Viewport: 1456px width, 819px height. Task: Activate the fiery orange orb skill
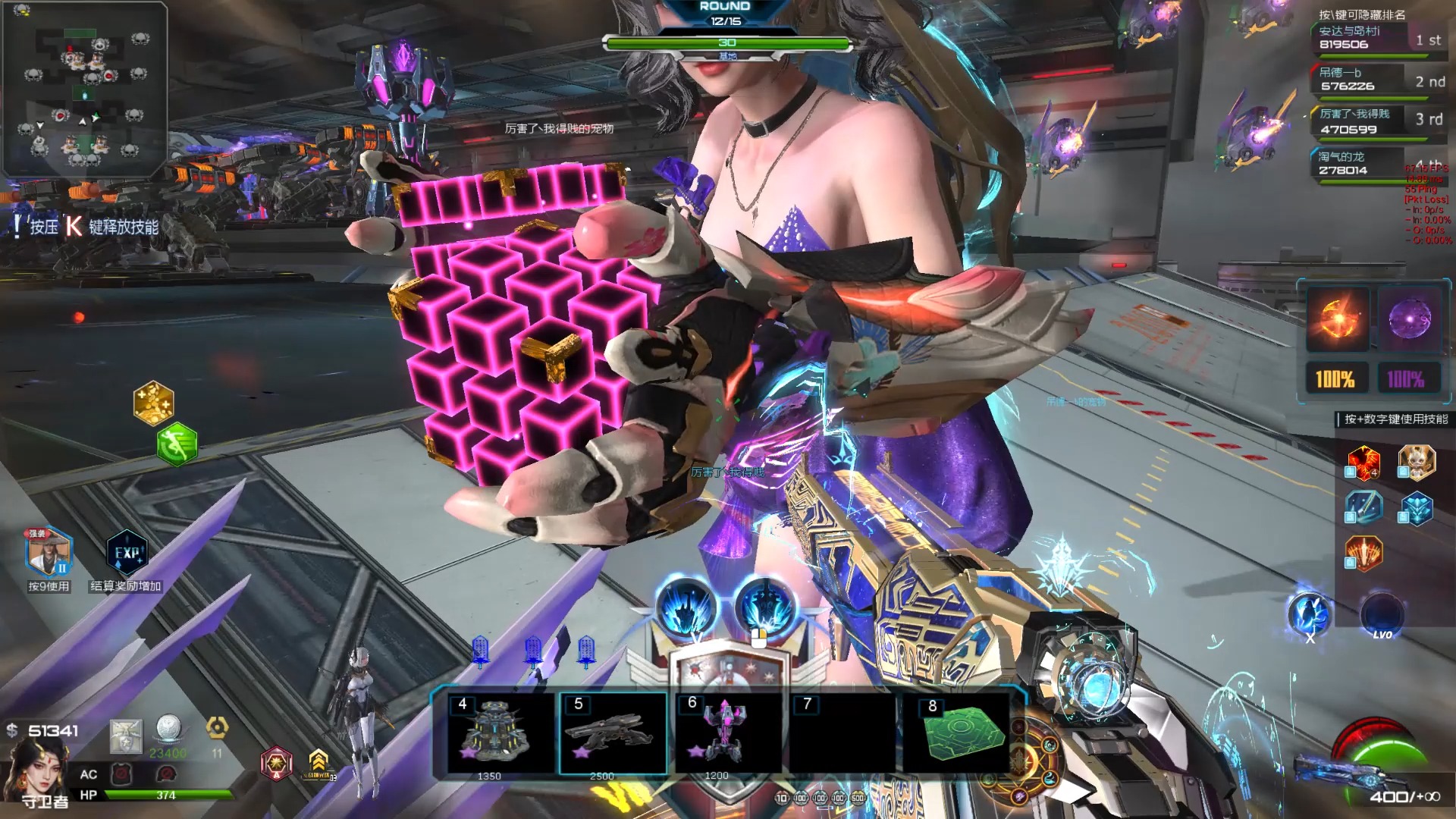click(x=1337, y=319)
